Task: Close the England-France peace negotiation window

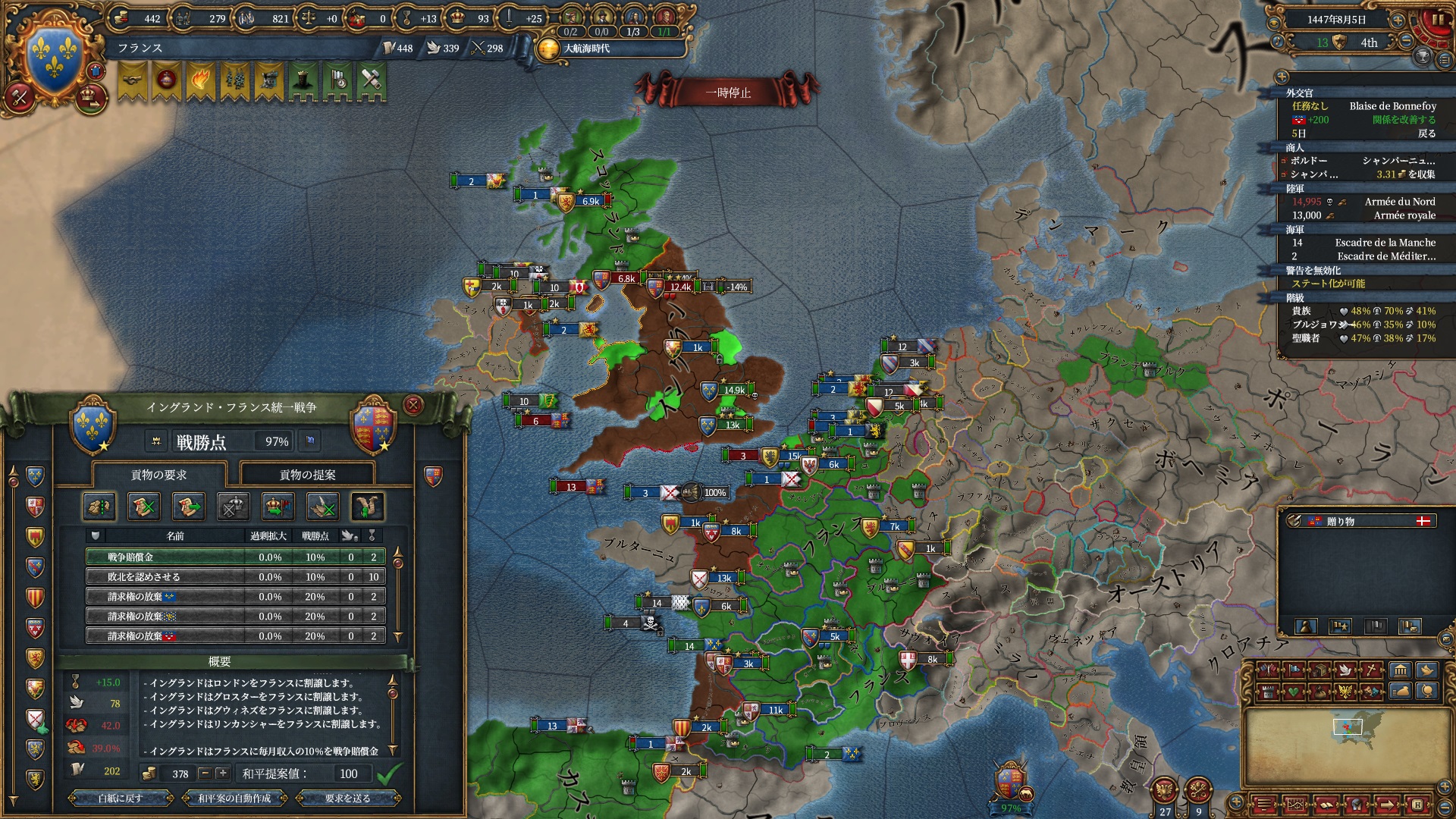Action: [x=413, y=406]
